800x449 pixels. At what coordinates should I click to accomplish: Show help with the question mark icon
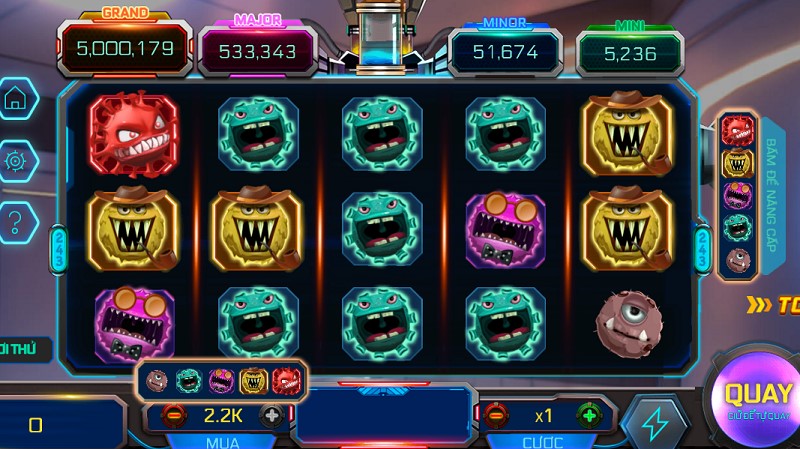point(16,220)
